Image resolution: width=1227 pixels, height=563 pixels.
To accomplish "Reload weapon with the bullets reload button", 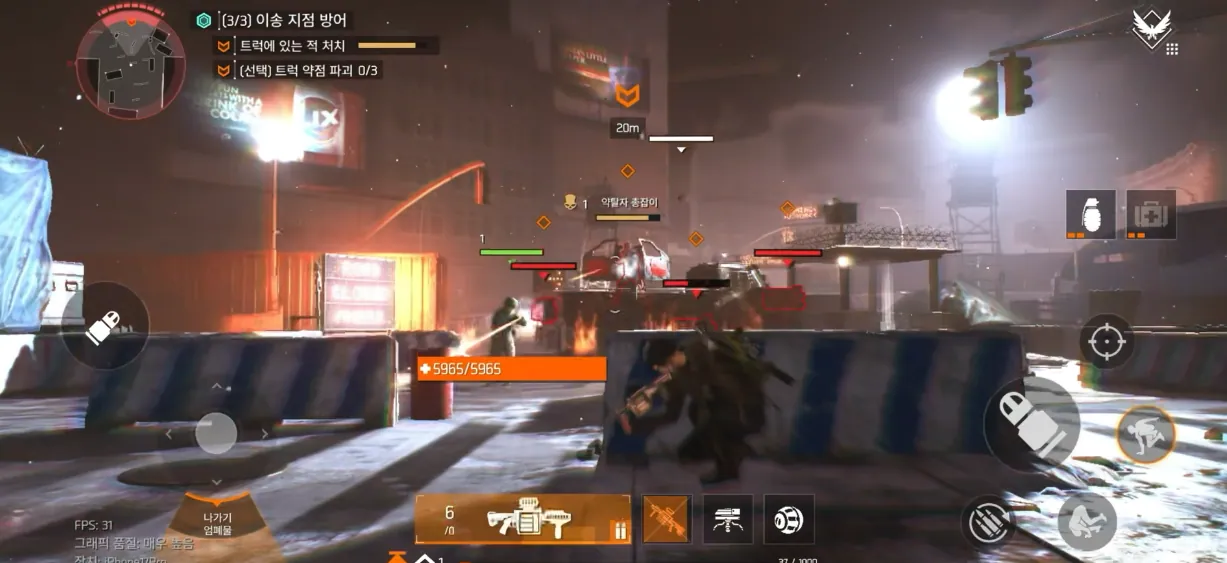I will (x=990, y=523).
